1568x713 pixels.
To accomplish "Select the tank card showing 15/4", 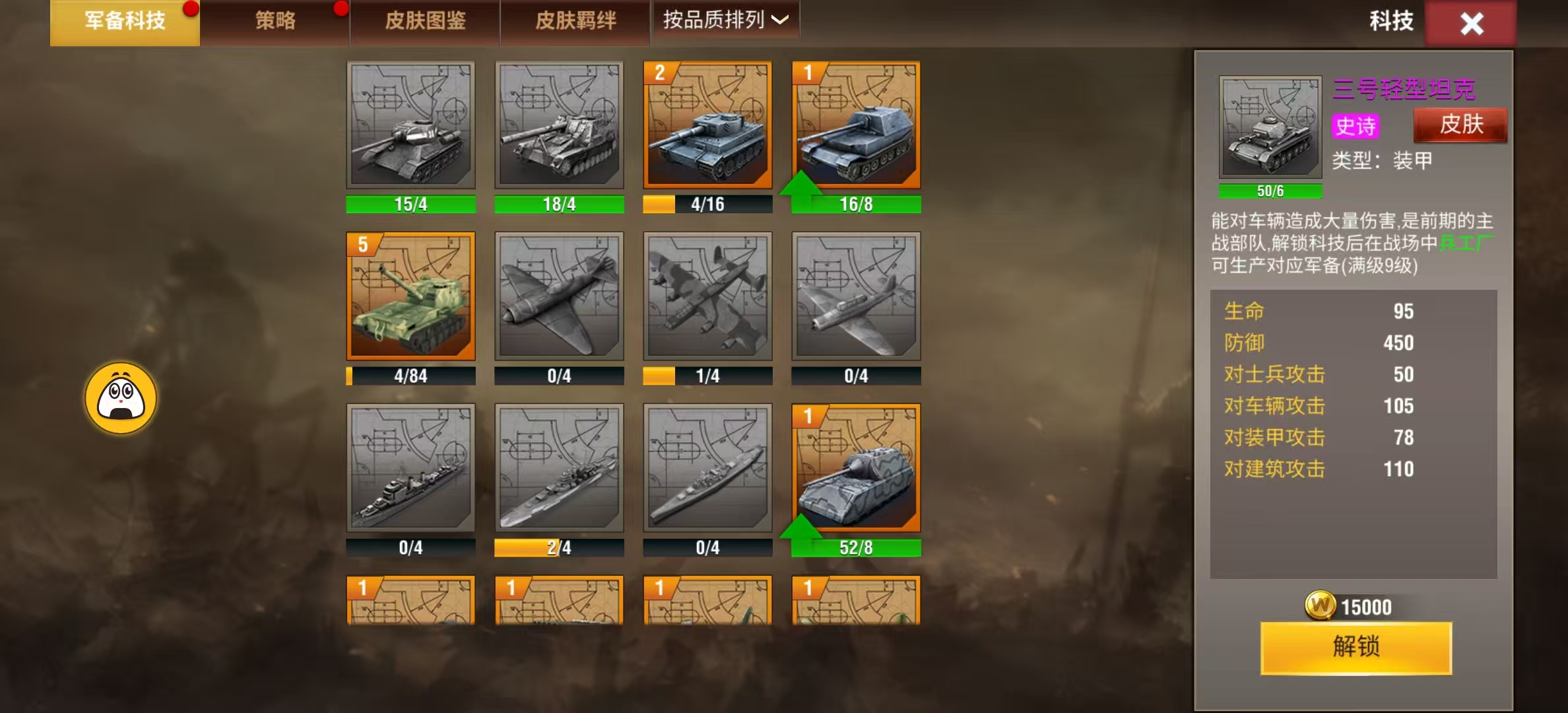I will click(x=410, y=125).
